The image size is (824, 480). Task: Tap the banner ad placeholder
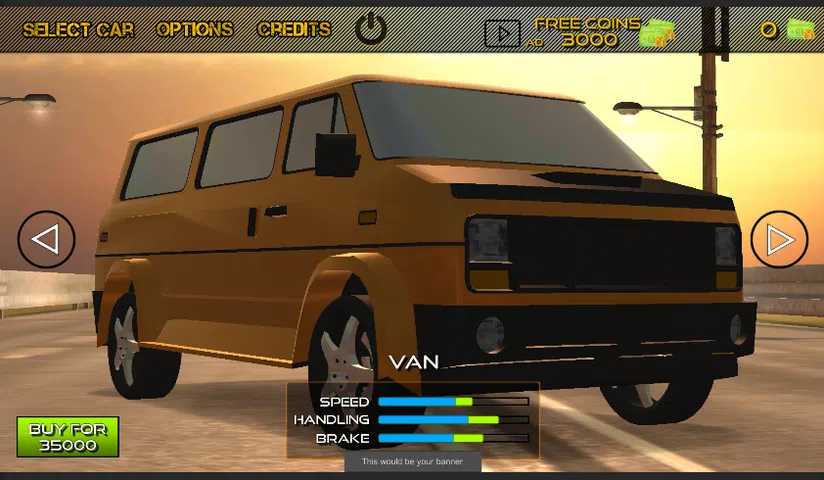point(413,462)
